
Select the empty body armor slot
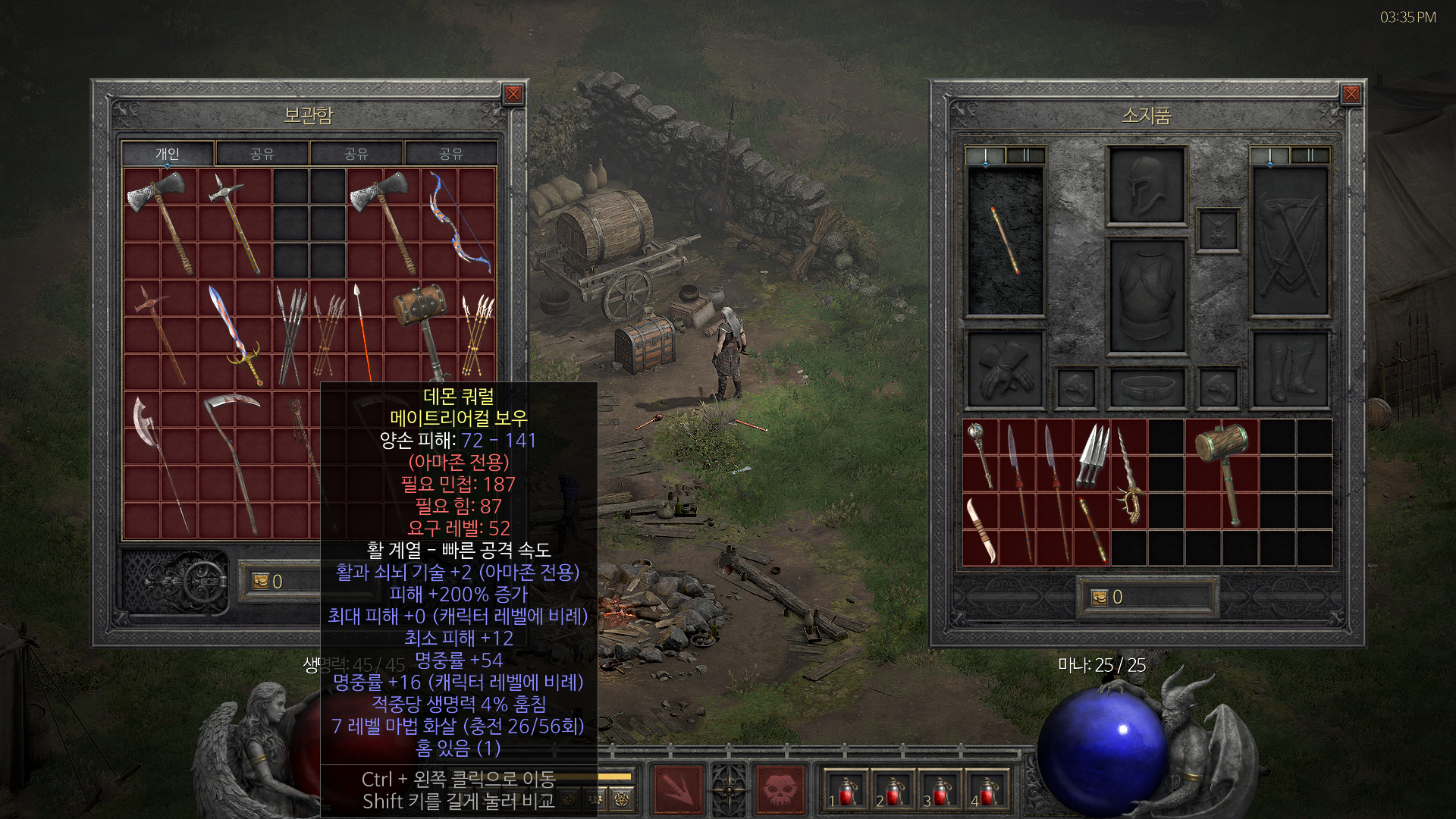pyautogui.click(x=1146, y=297)
